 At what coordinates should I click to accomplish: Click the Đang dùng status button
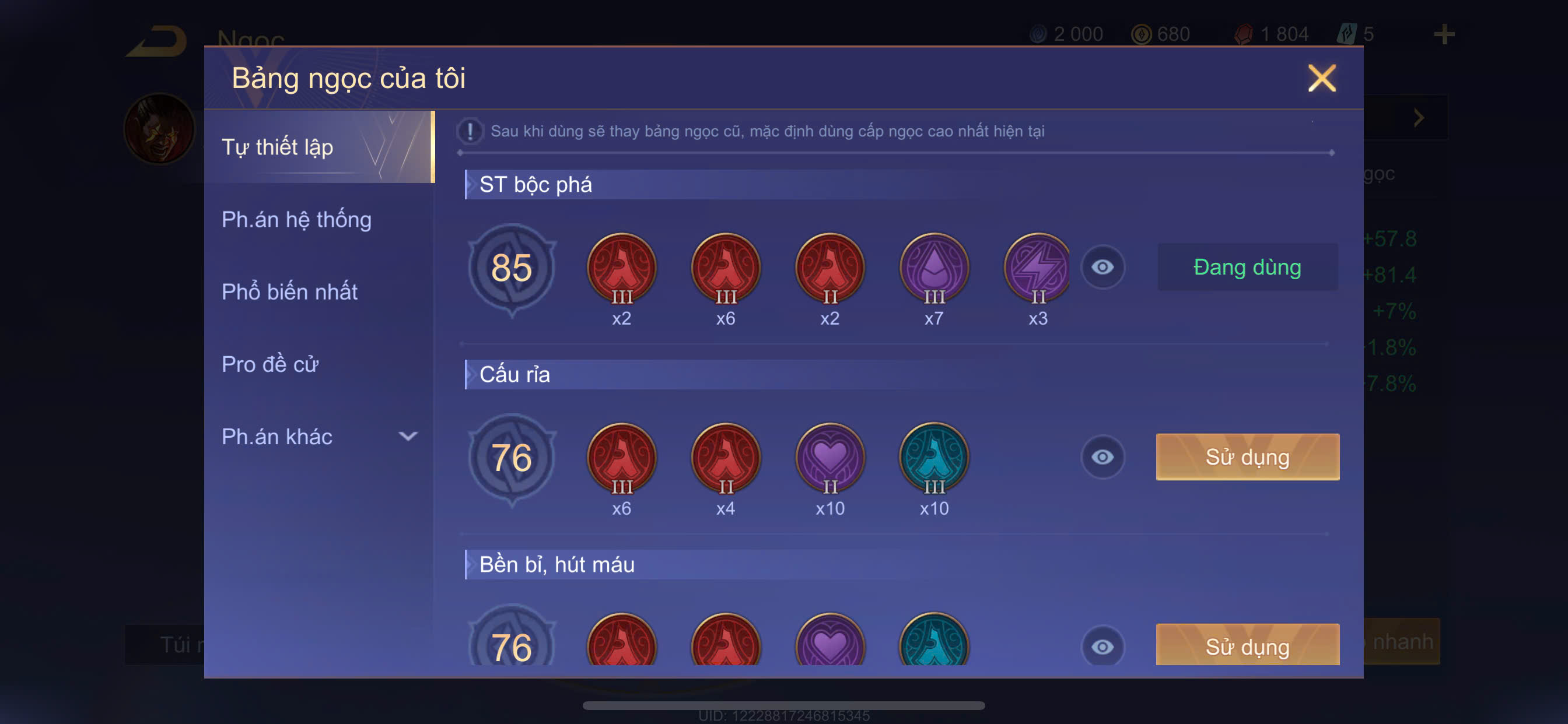(1247, 267)
